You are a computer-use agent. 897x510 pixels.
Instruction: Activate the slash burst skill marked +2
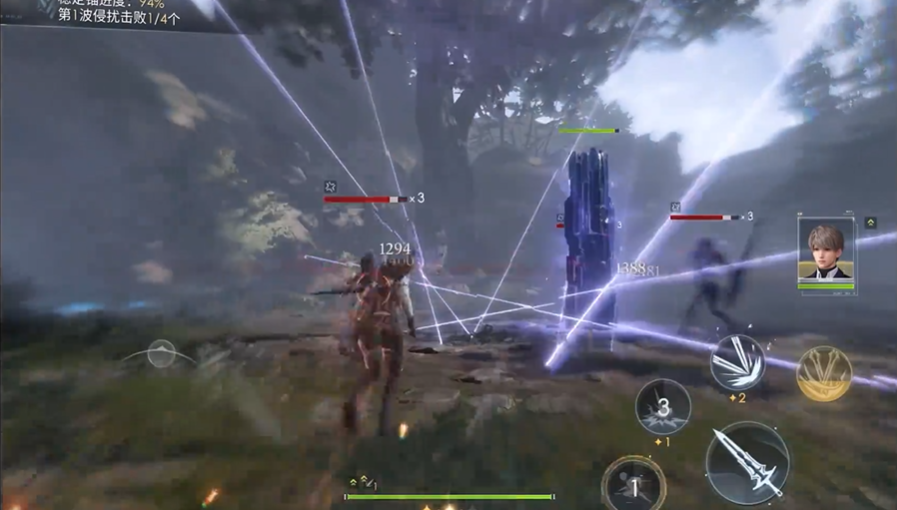point(738,362)
